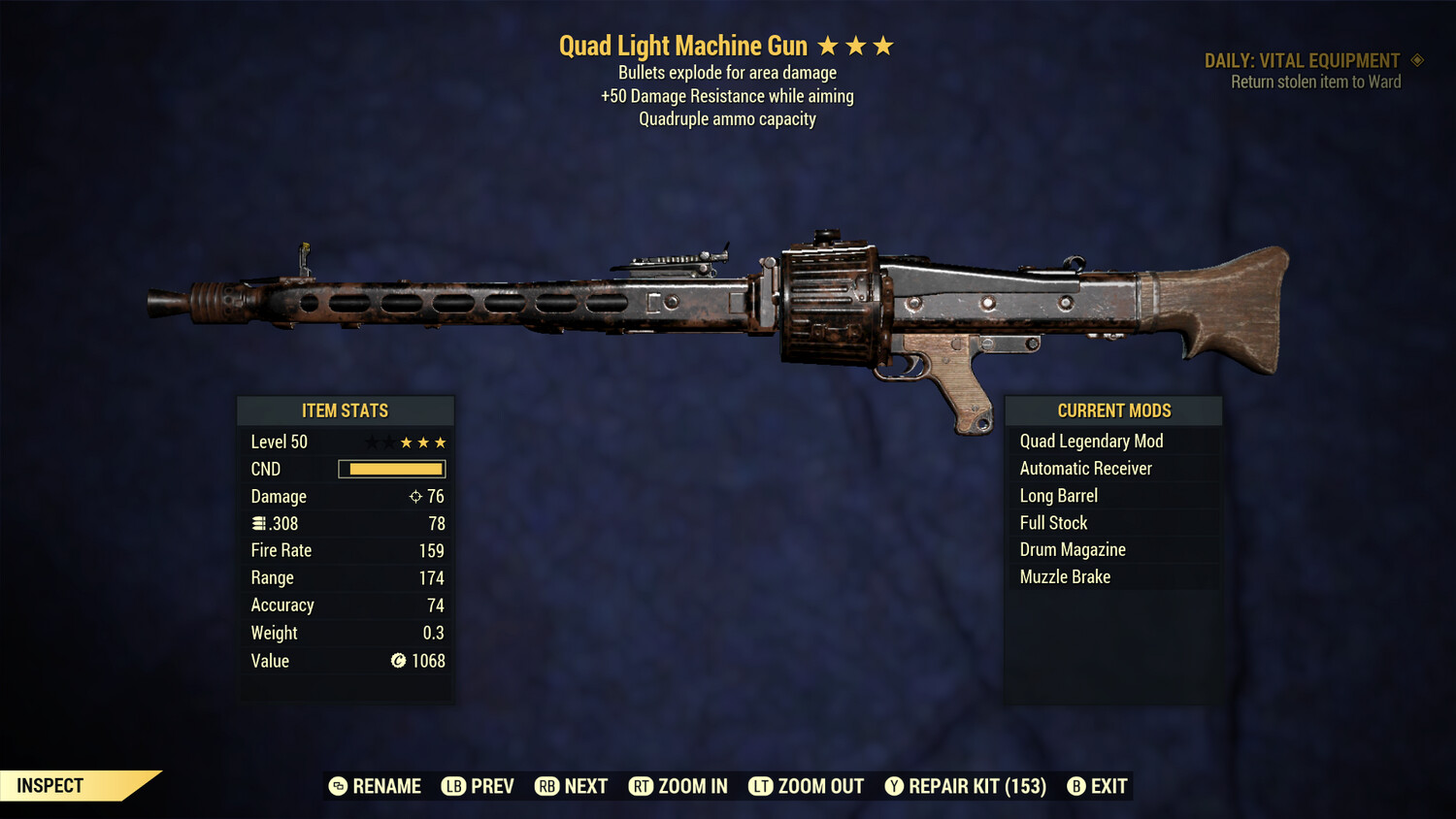The image size is (1456, 819).
Task: Select Quad Legendary Mod in Current Mods
Action: coord(1090,441)
